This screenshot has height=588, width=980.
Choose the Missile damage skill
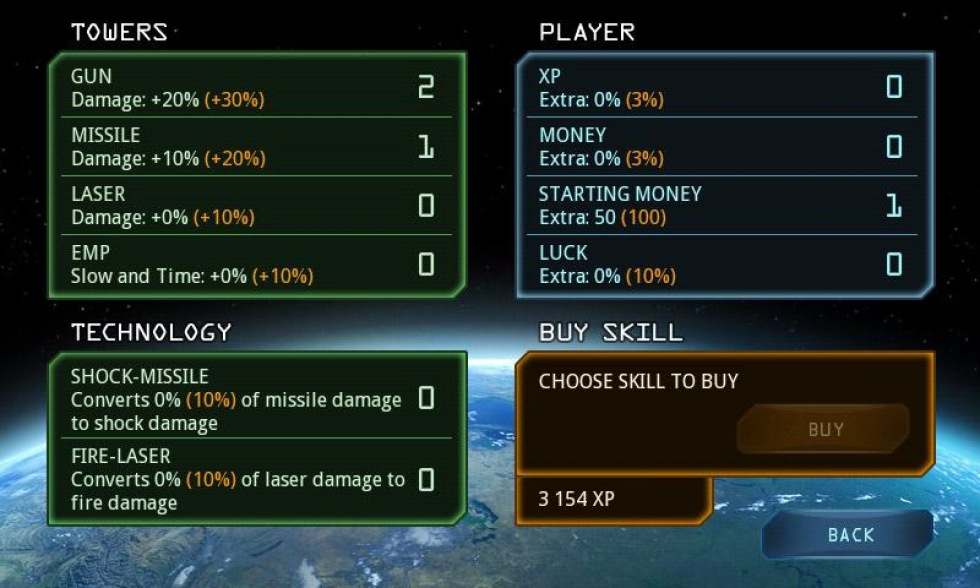pos(257,147)
